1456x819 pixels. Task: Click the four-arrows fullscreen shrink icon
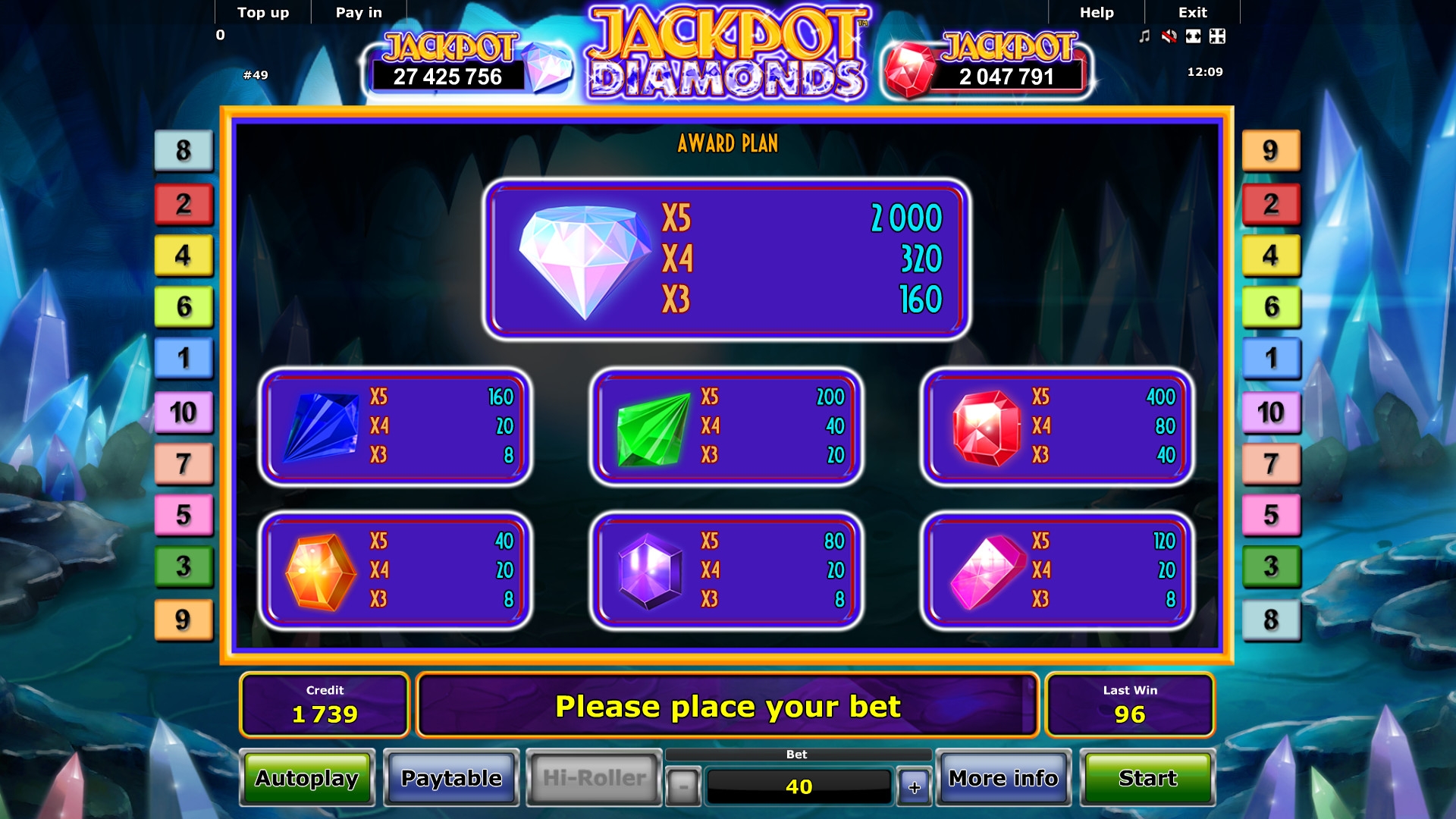point(1217,36)
